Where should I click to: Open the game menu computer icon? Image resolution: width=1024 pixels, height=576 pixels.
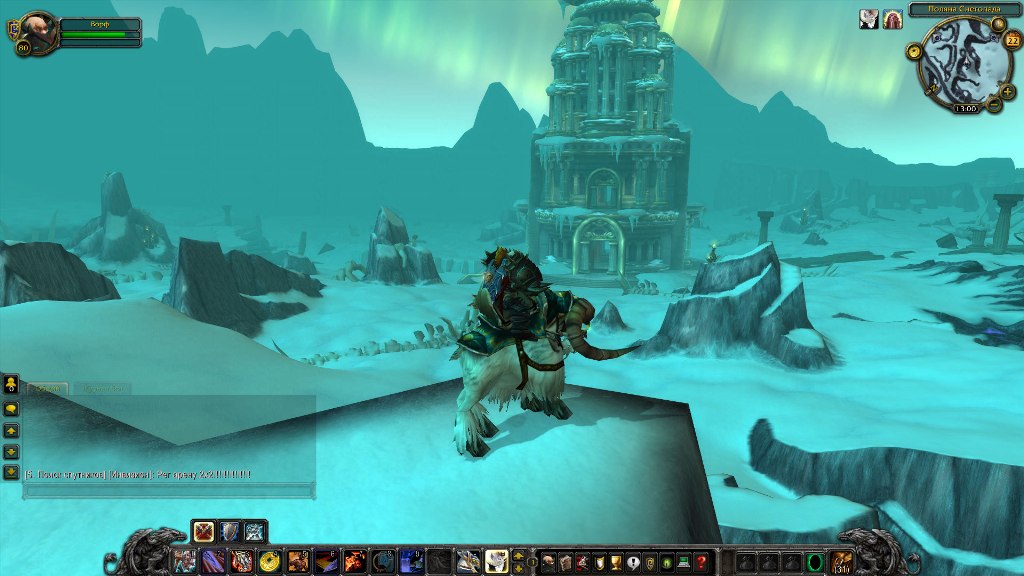pyautogui.click(x=684, y=562)
